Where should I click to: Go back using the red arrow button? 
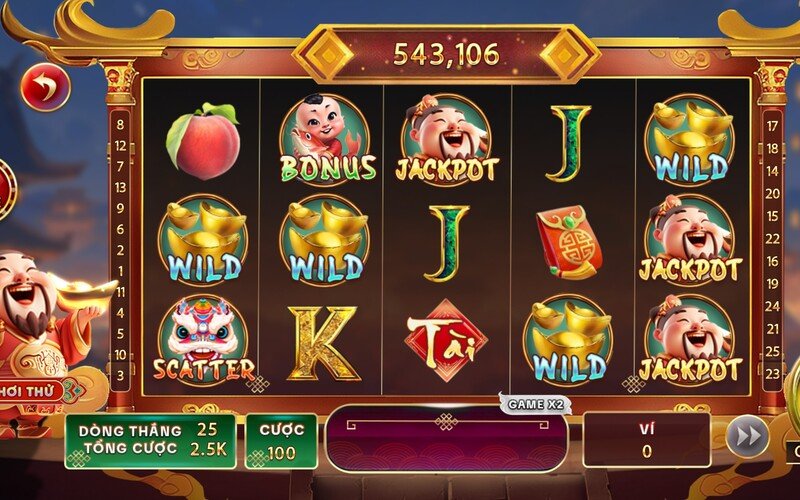pos(45,87)
